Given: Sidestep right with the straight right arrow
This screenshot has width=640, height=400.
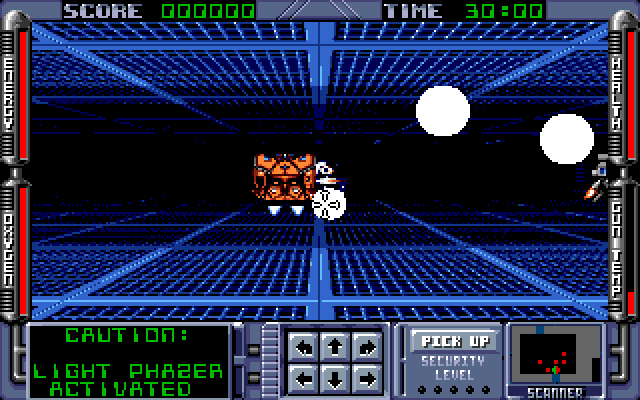Looking at the screenshot, I should (367, 378).
